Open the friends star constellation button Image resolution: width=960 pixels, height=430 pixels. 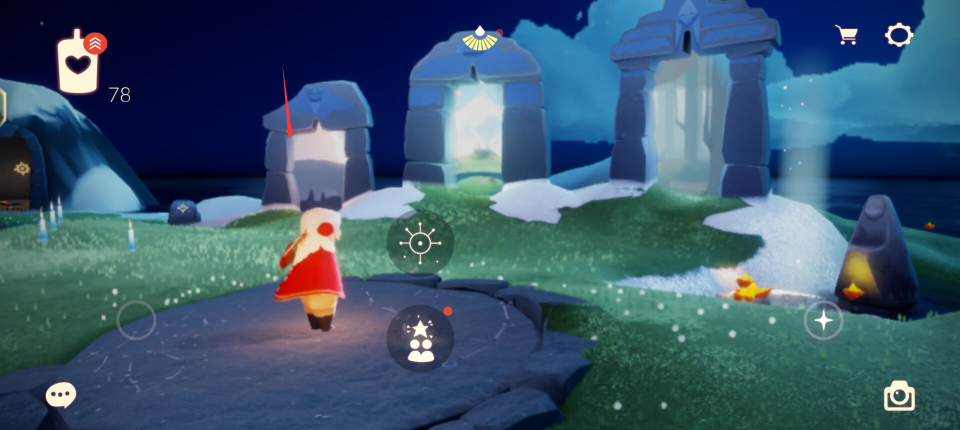coord(420,338)
